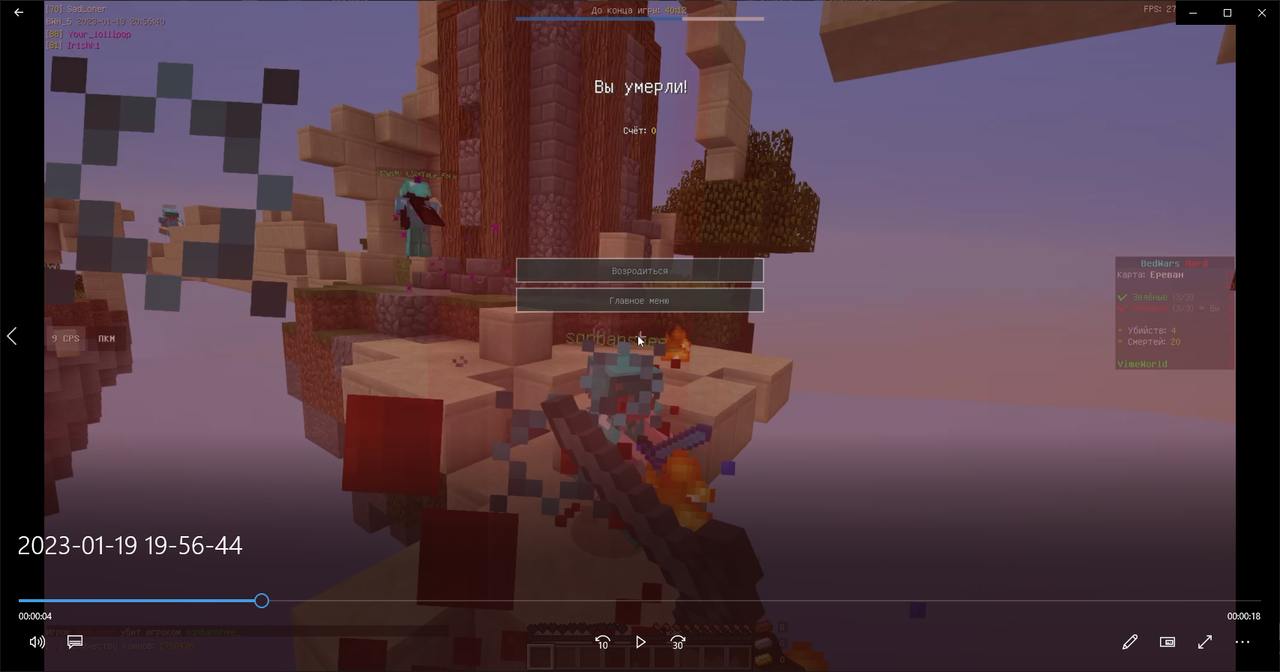Skip back 10 seconds in the video

tap(602, 642)
